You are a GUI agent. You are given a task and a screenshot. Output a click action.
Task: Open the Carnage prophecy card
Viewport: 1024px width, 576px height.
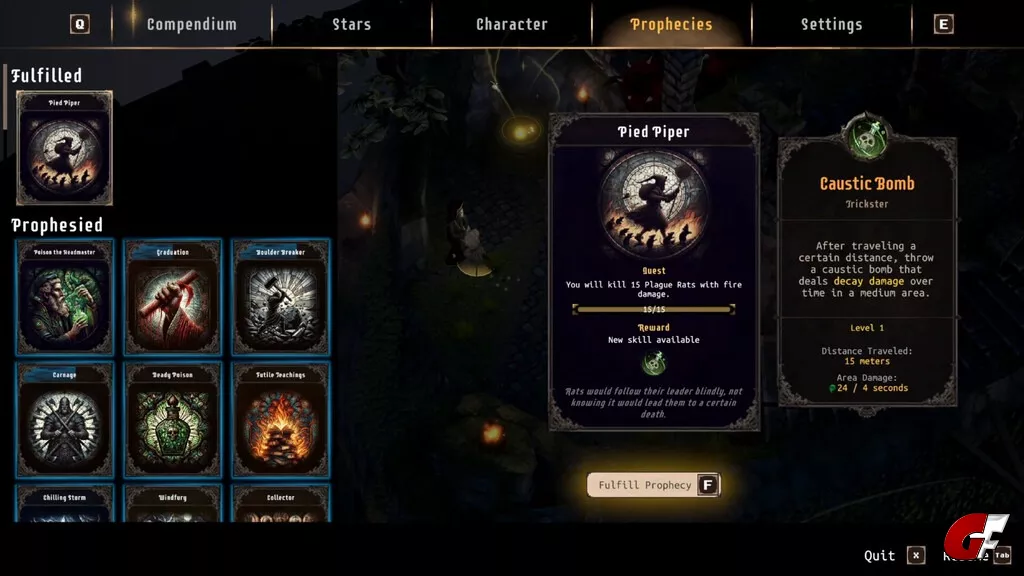click(x=64, y=420)
